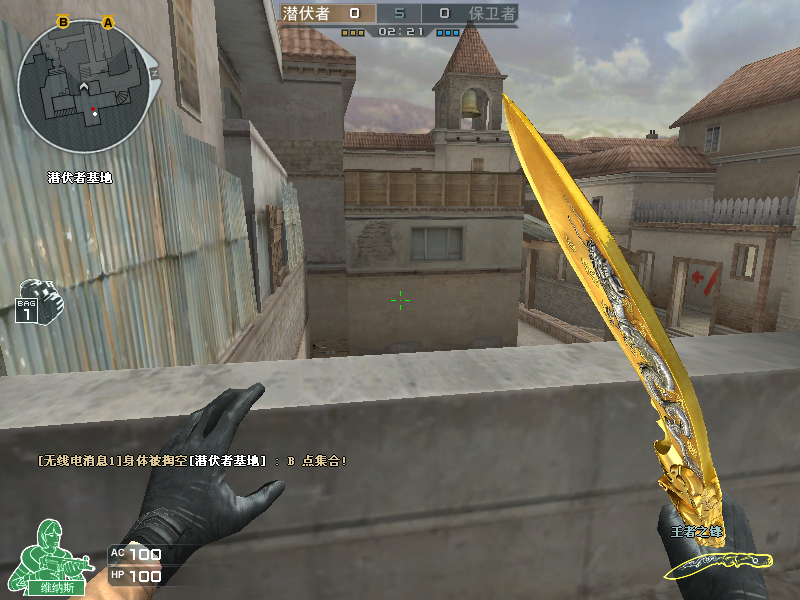Select bomb site B marker on minimap

[63, 21]
